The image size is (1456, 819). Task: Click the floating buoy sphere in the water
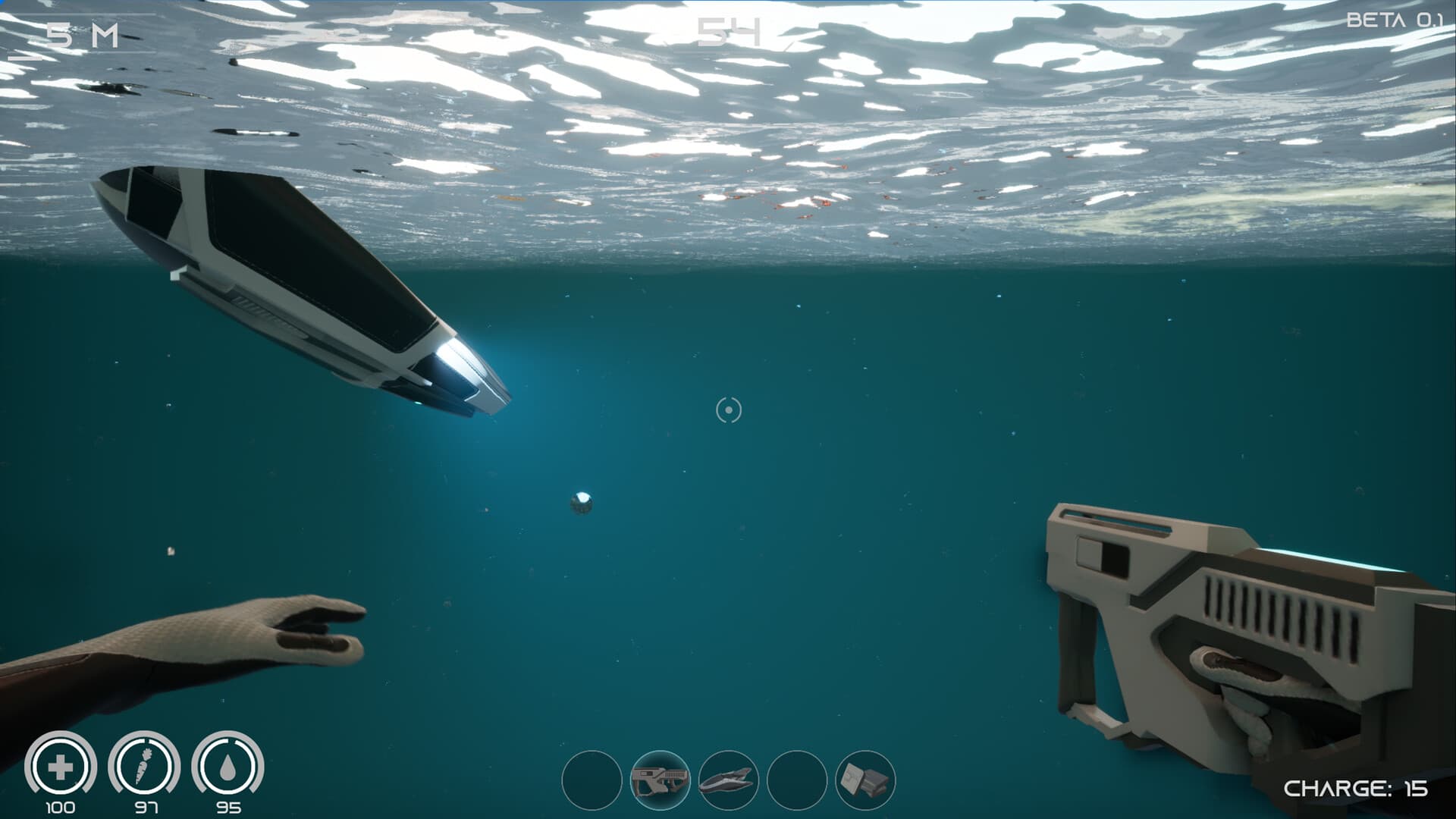[582, 501]
